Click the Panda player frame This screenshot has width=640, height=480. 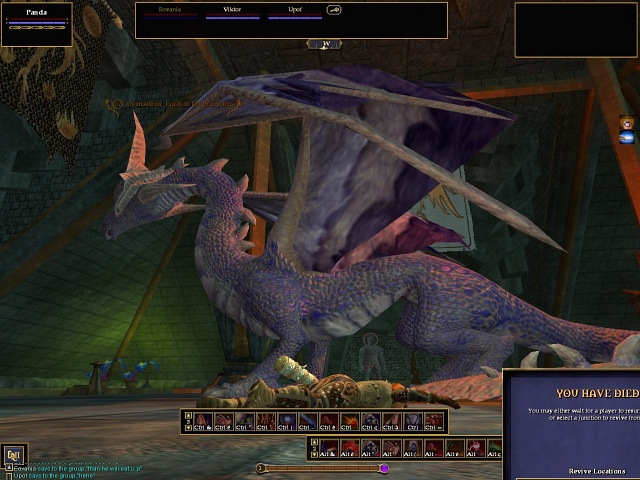coord(37,23)
